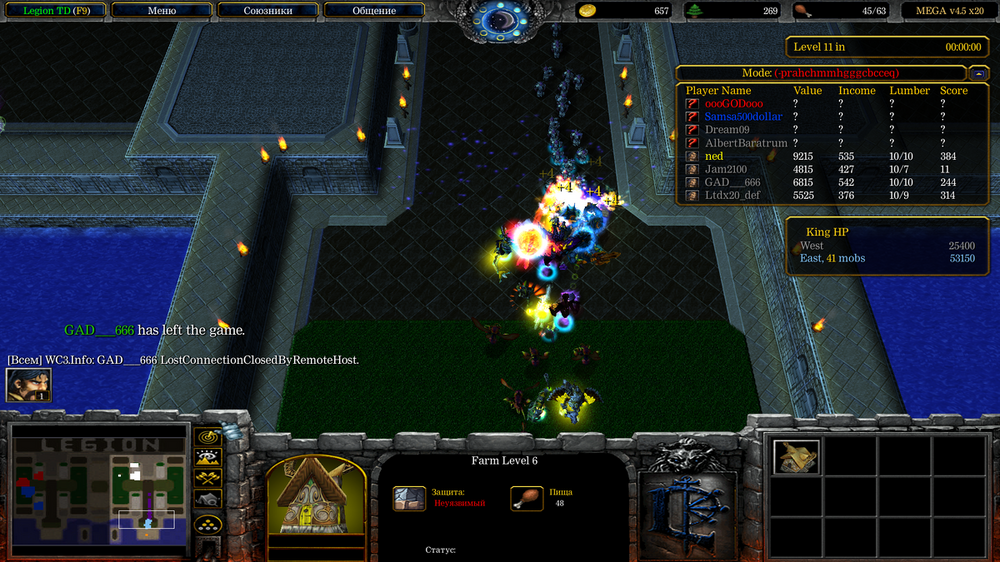Image resolution: width=1000 pixels, height=562 pixels.
Task: Open the Legion TD quests log
Action: (53, 11)
